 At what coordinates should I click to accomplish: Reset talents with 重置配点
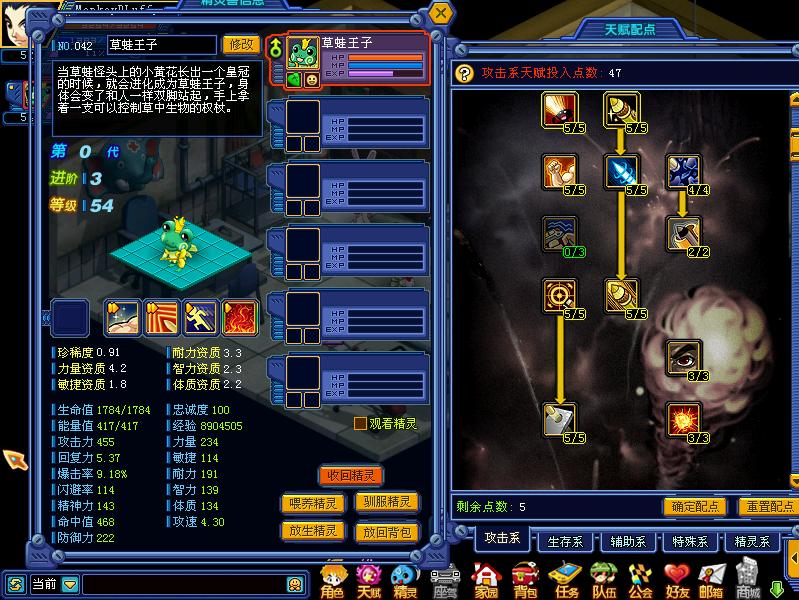click(x=767, y=507)
